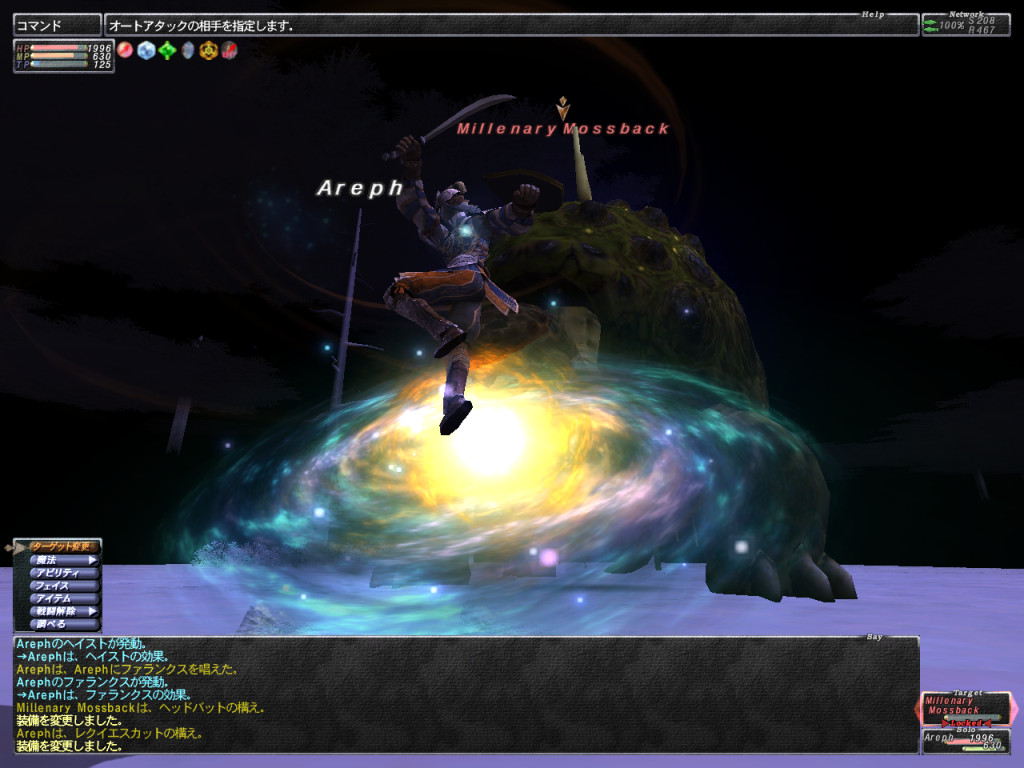This screenshot has width=1024, height=768.
Task: Choose アビリティ from the command list
Action: [60, 573]
